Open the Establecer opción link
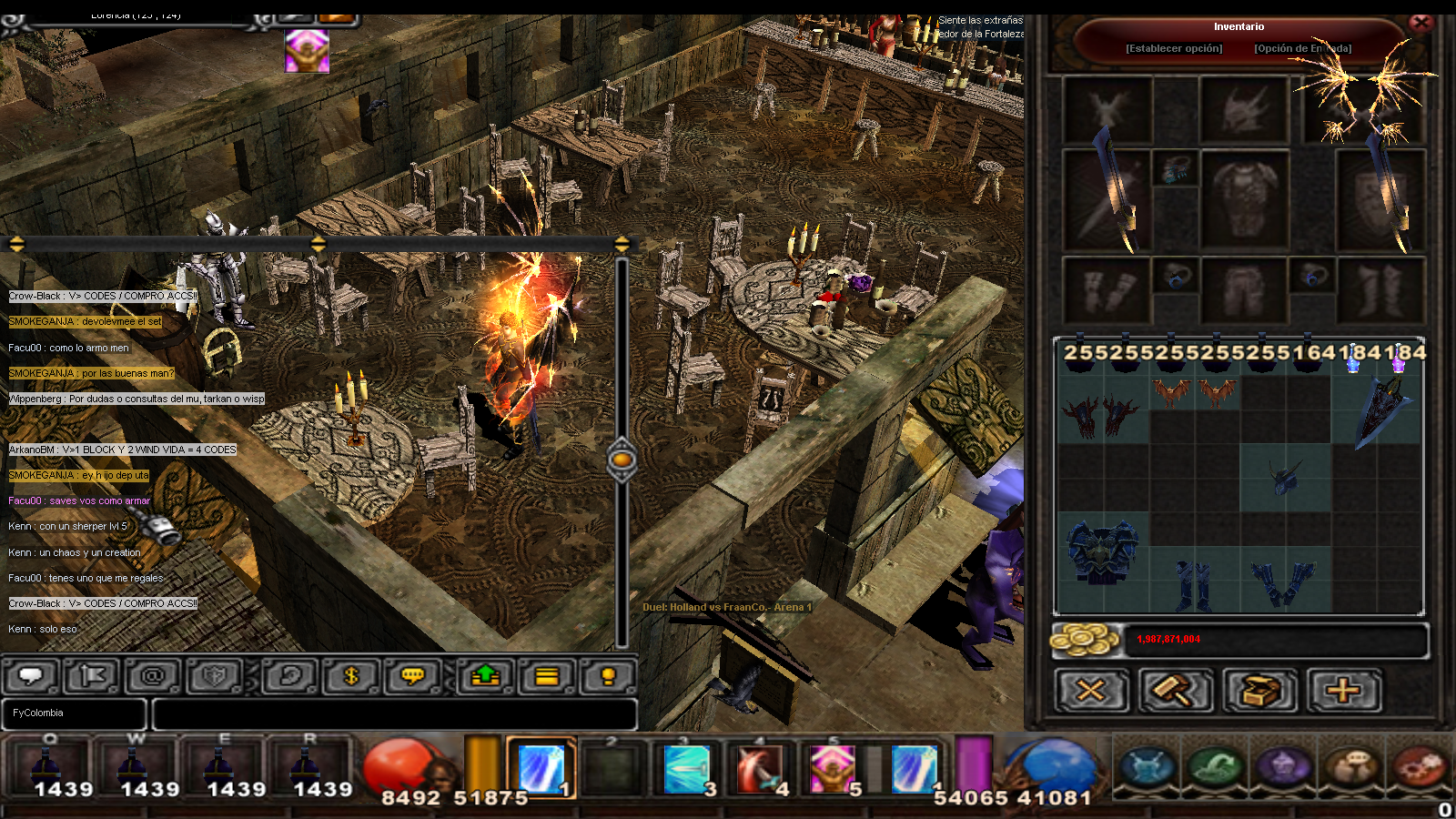Screen dimensions: 1456x819 1174,48
